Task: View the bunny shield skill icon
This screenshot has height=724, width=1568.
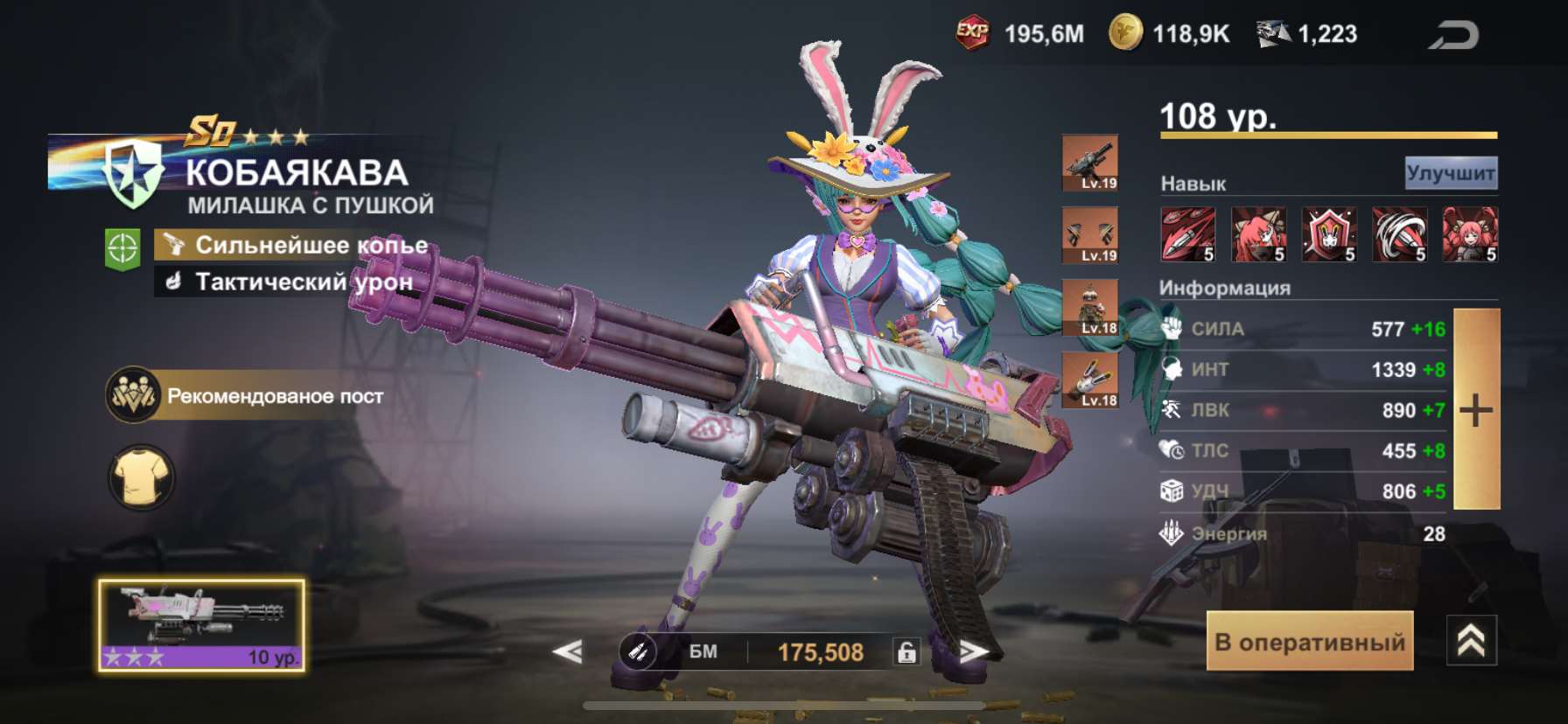Action: point(1328,234)
